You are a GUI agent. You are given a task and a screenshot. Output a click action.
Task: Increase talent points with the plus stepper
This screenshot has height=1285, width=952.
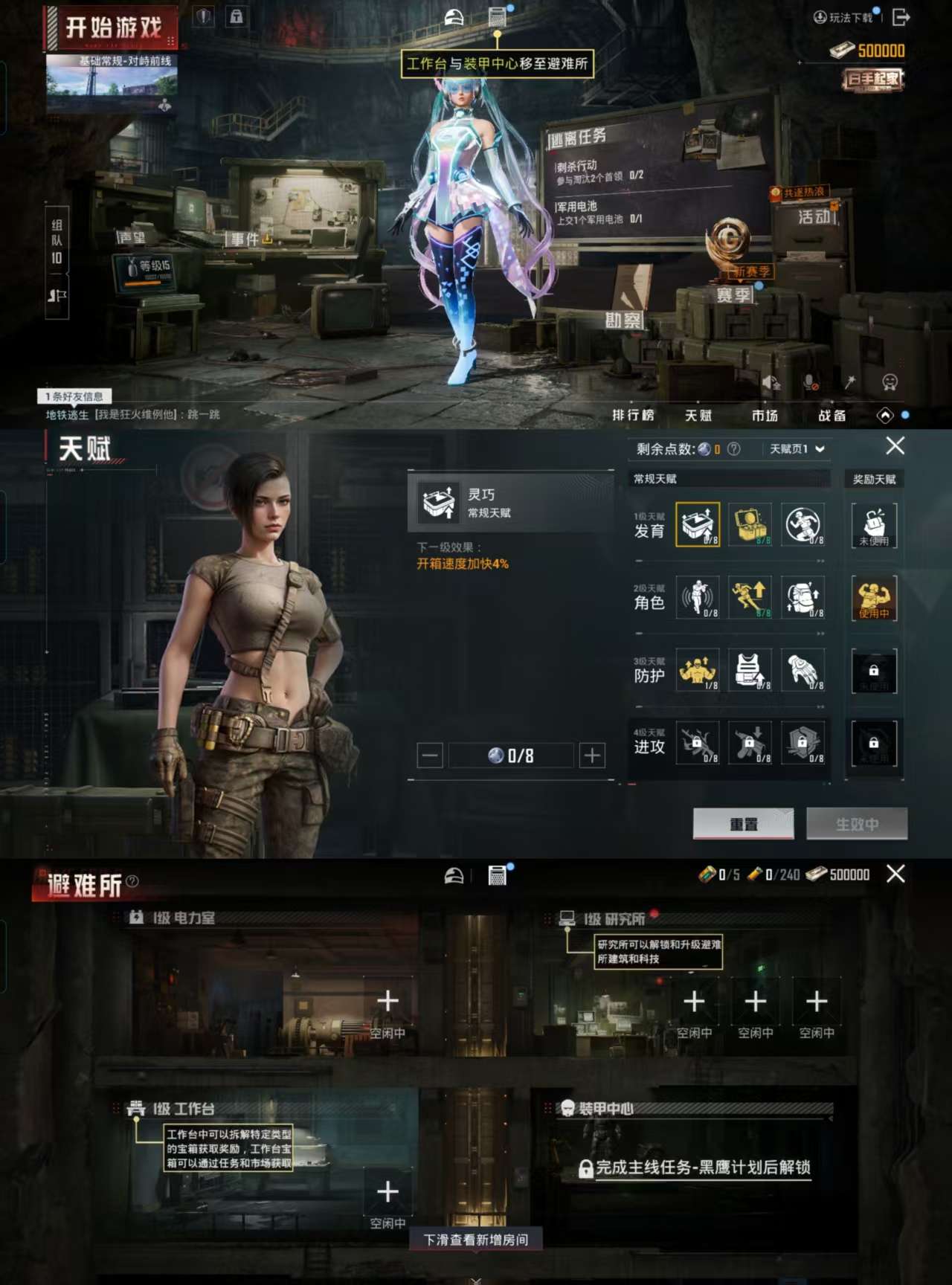pyautogui.click(x=591, y=755)
